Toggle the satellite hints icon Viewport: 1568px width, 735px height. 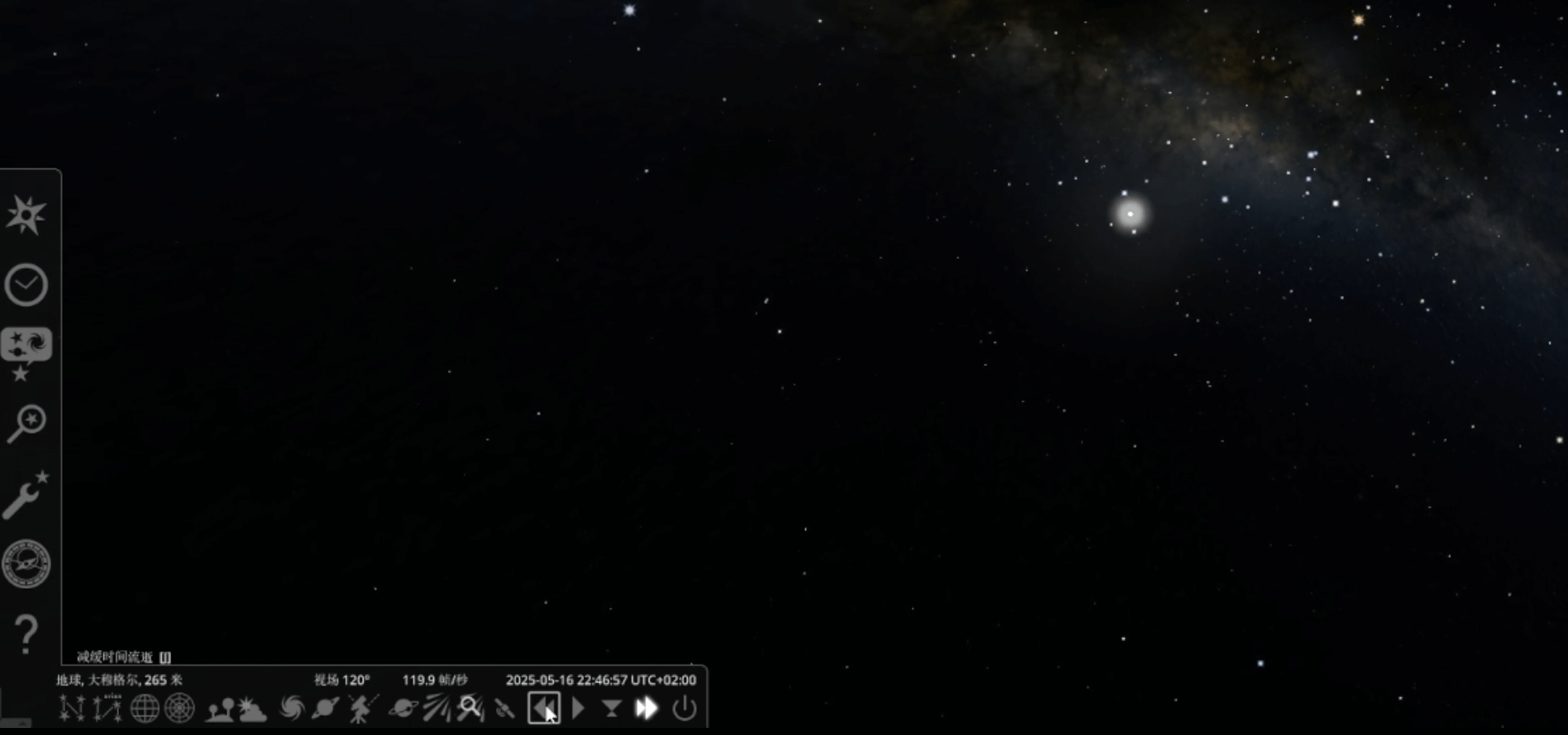point(505,709)
